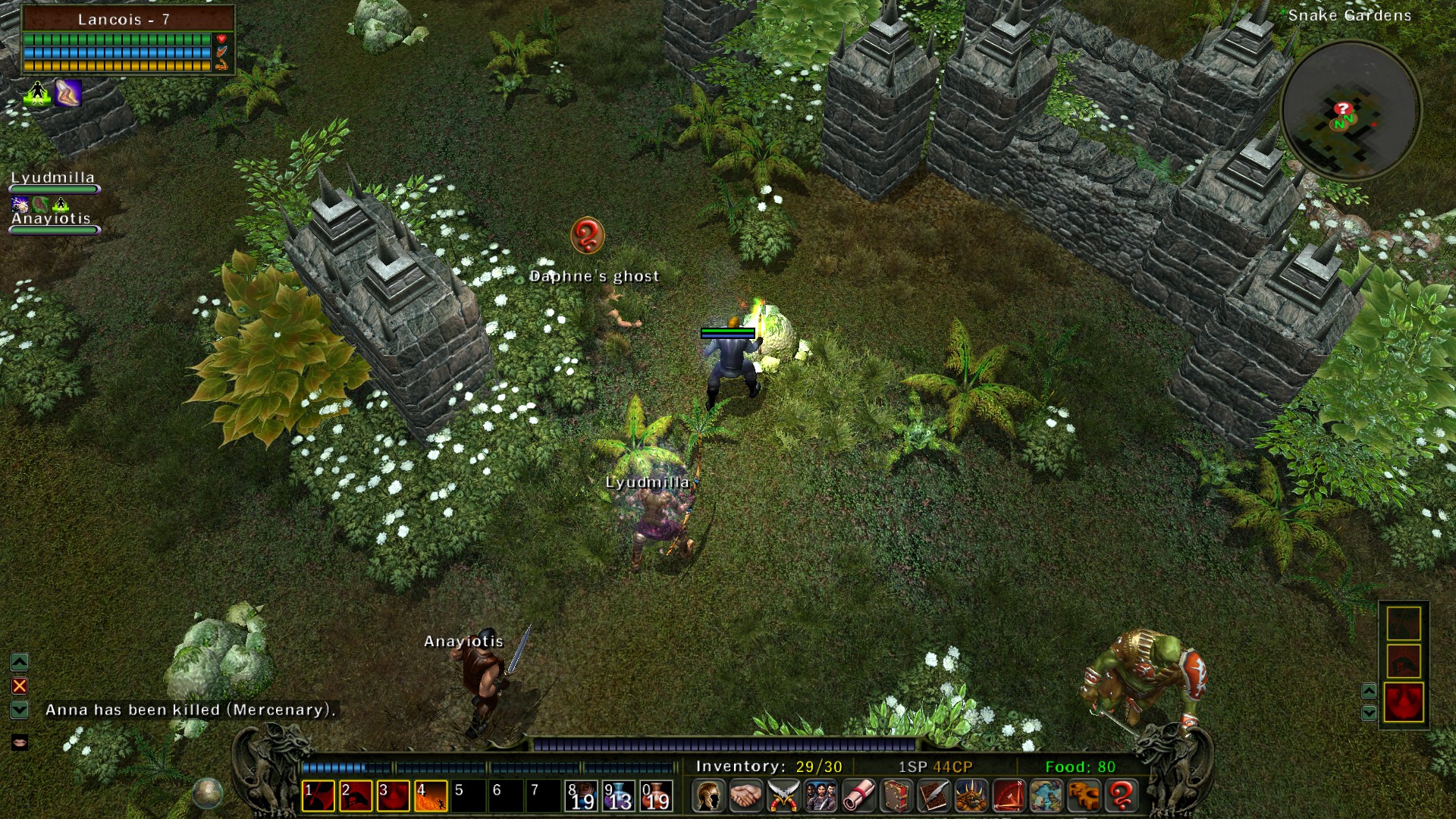Open the crossed scimitars menu icon
1456x819 pixels.
pos(783,795)
